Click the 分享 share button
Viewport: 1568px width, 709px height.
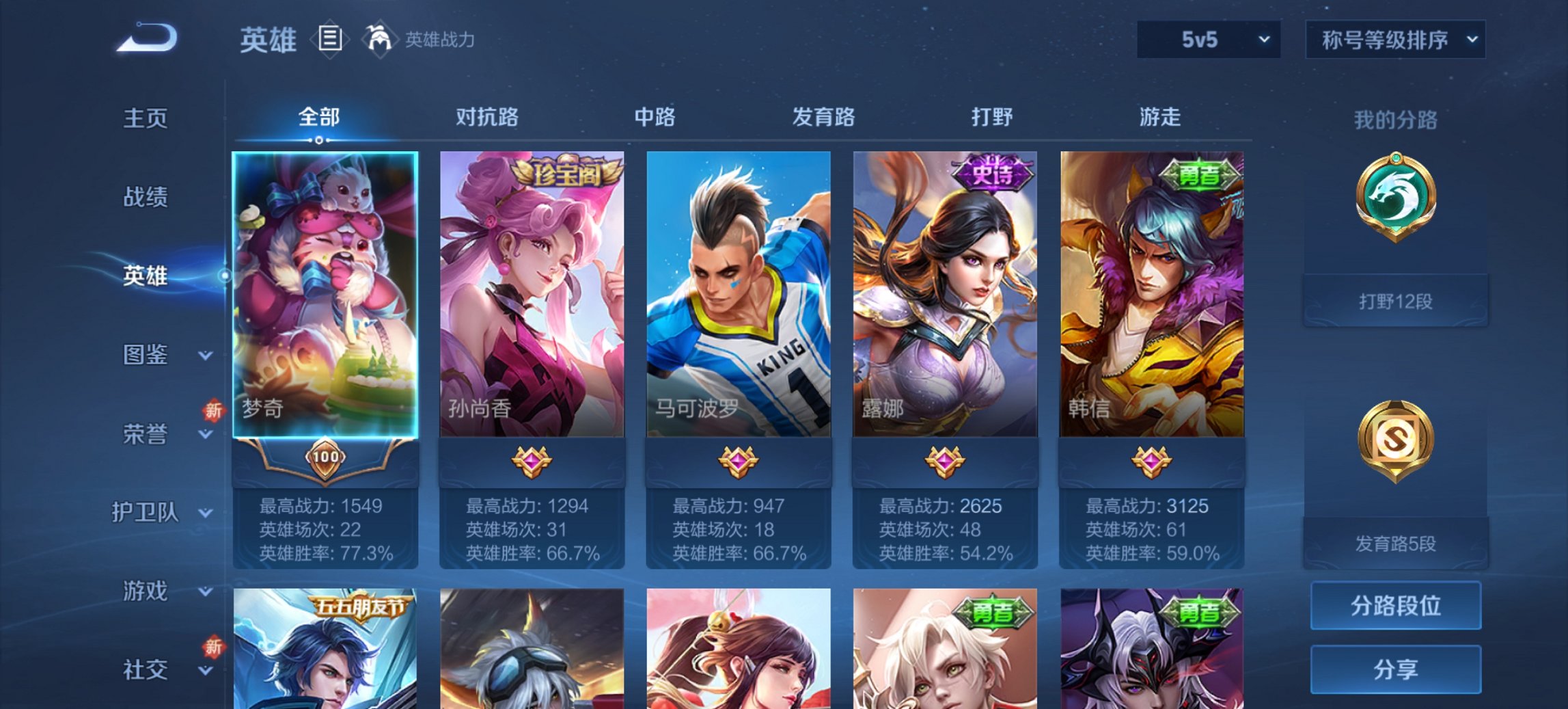1394,670
